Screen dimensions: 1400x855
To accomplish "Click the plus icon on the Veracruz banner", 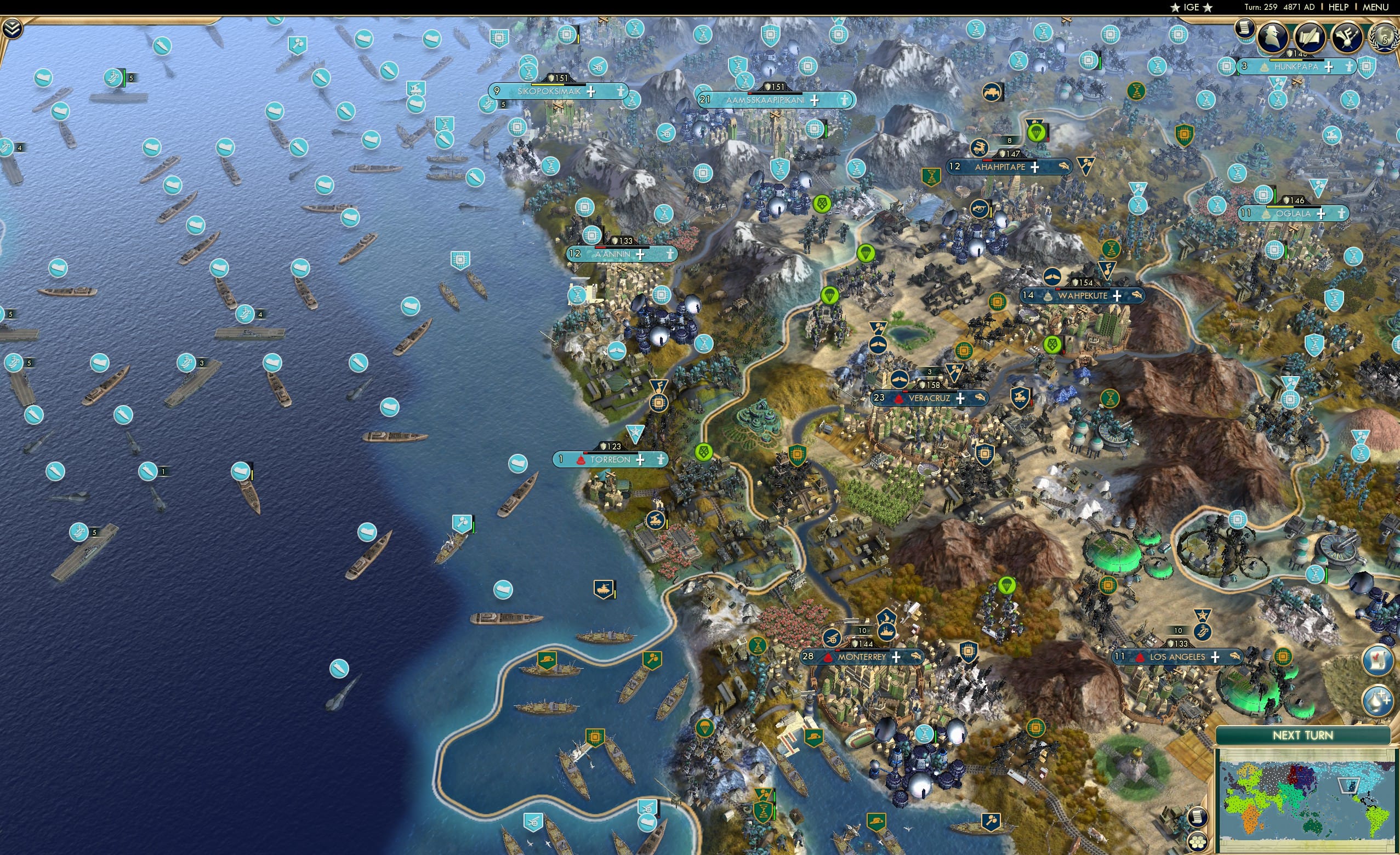I will pyautogui.click(x=959, y=398).
